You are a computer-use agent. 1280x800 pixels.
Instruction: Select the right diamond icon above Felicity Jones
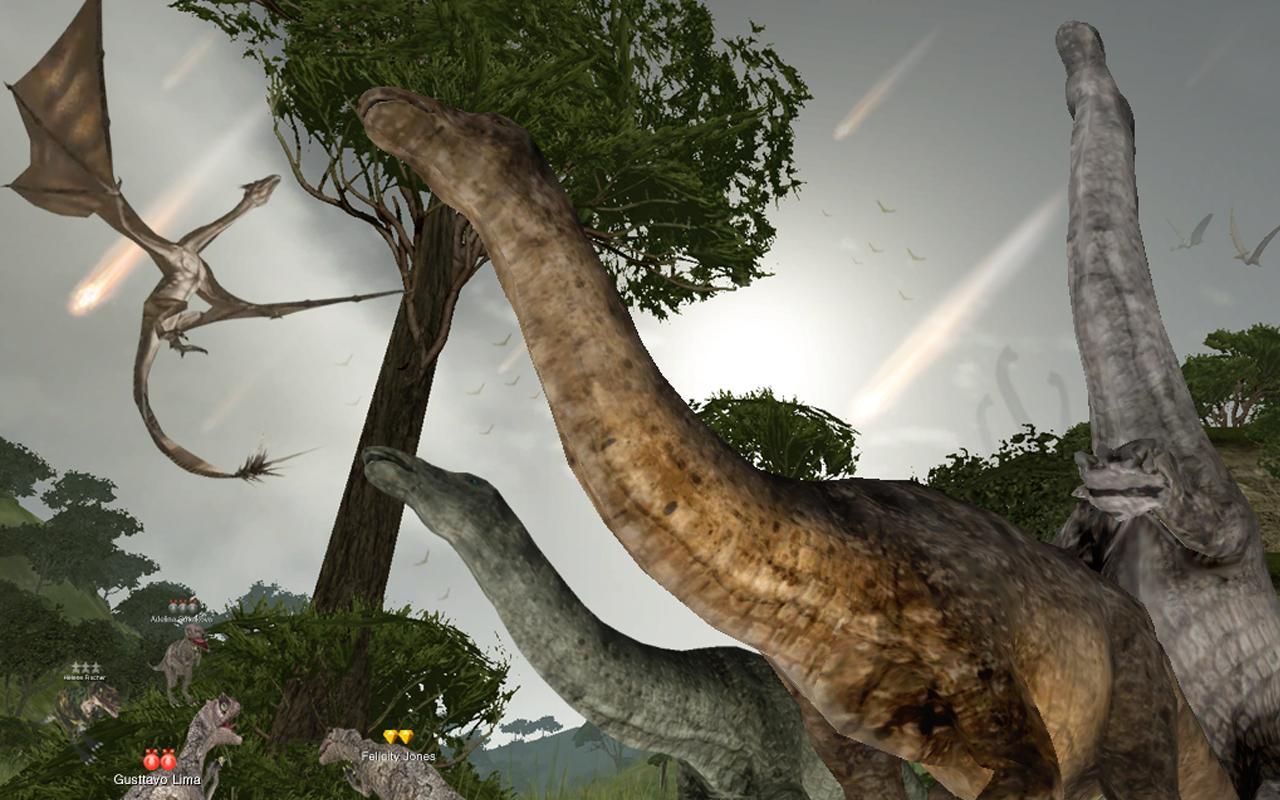click(x=406, y=736)
